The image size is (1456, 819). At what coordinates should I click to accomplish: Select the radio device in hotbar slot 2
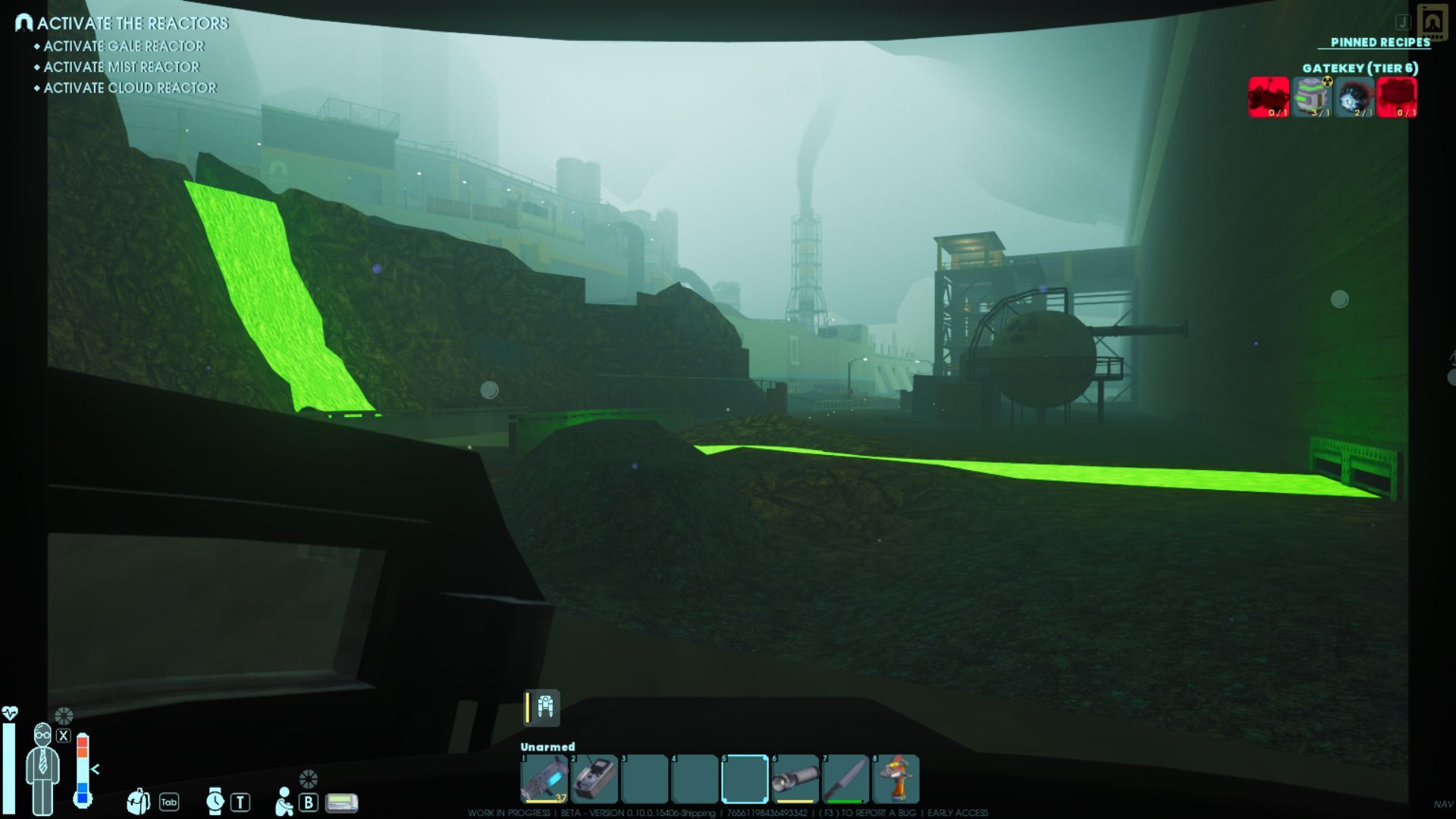pos(595,779)
